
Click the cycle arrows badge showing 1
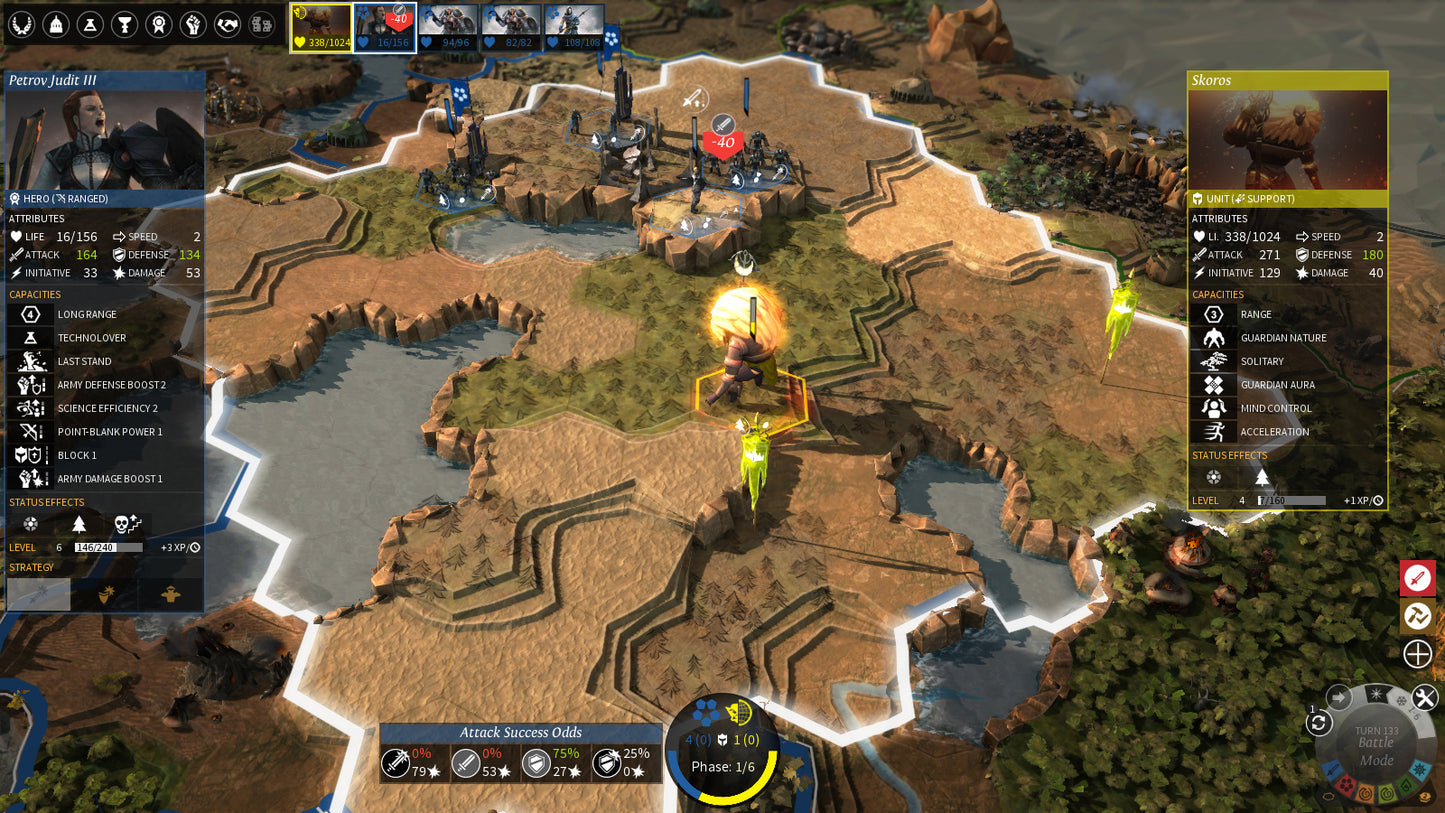coord(1319,722)
